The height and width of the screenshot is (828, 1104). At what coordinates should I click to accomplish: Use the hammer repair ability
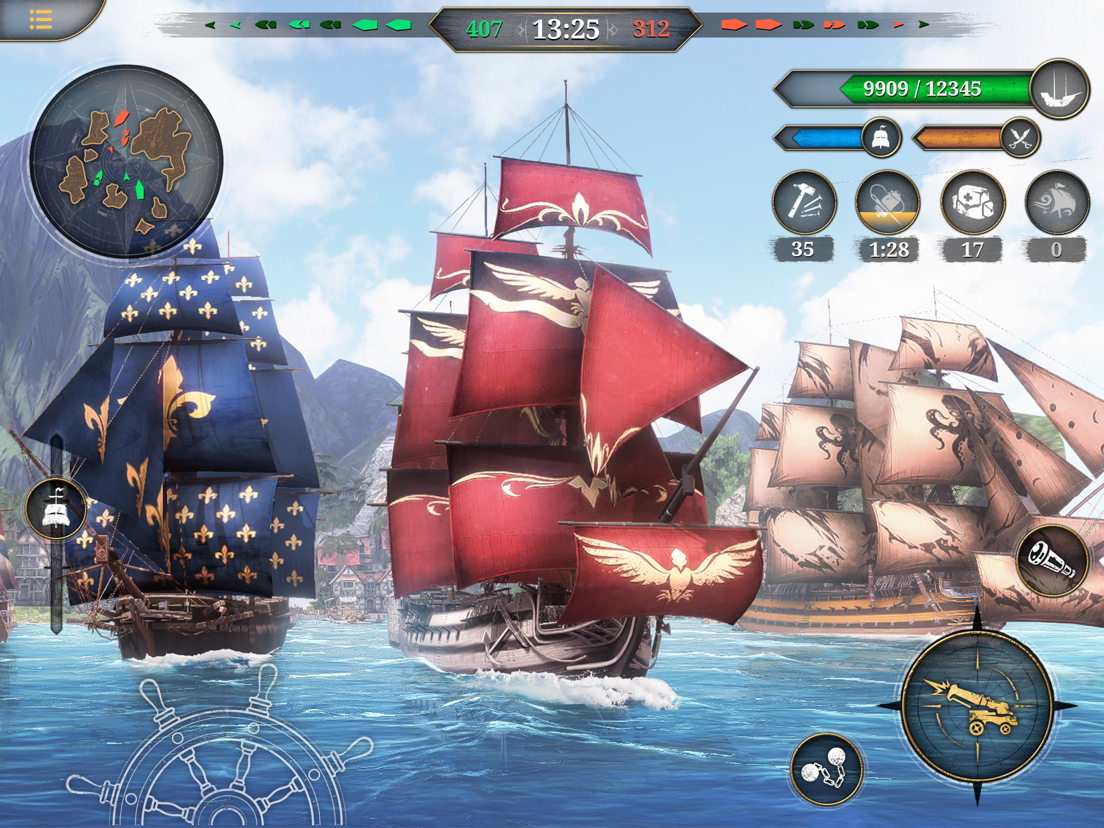coord(803,203)
